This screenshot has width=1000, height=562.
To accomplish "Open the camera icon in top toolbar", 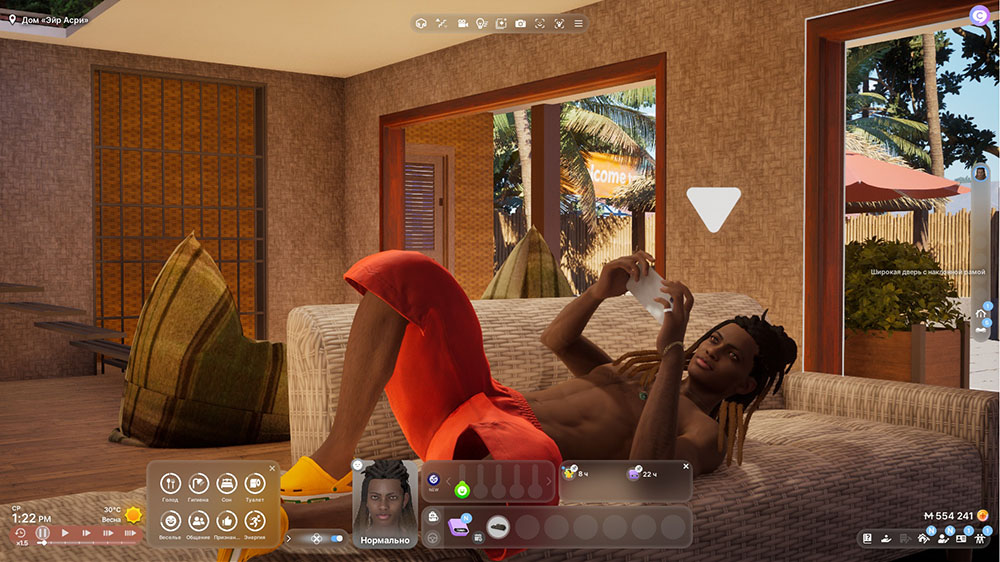I will pos(520,23).
